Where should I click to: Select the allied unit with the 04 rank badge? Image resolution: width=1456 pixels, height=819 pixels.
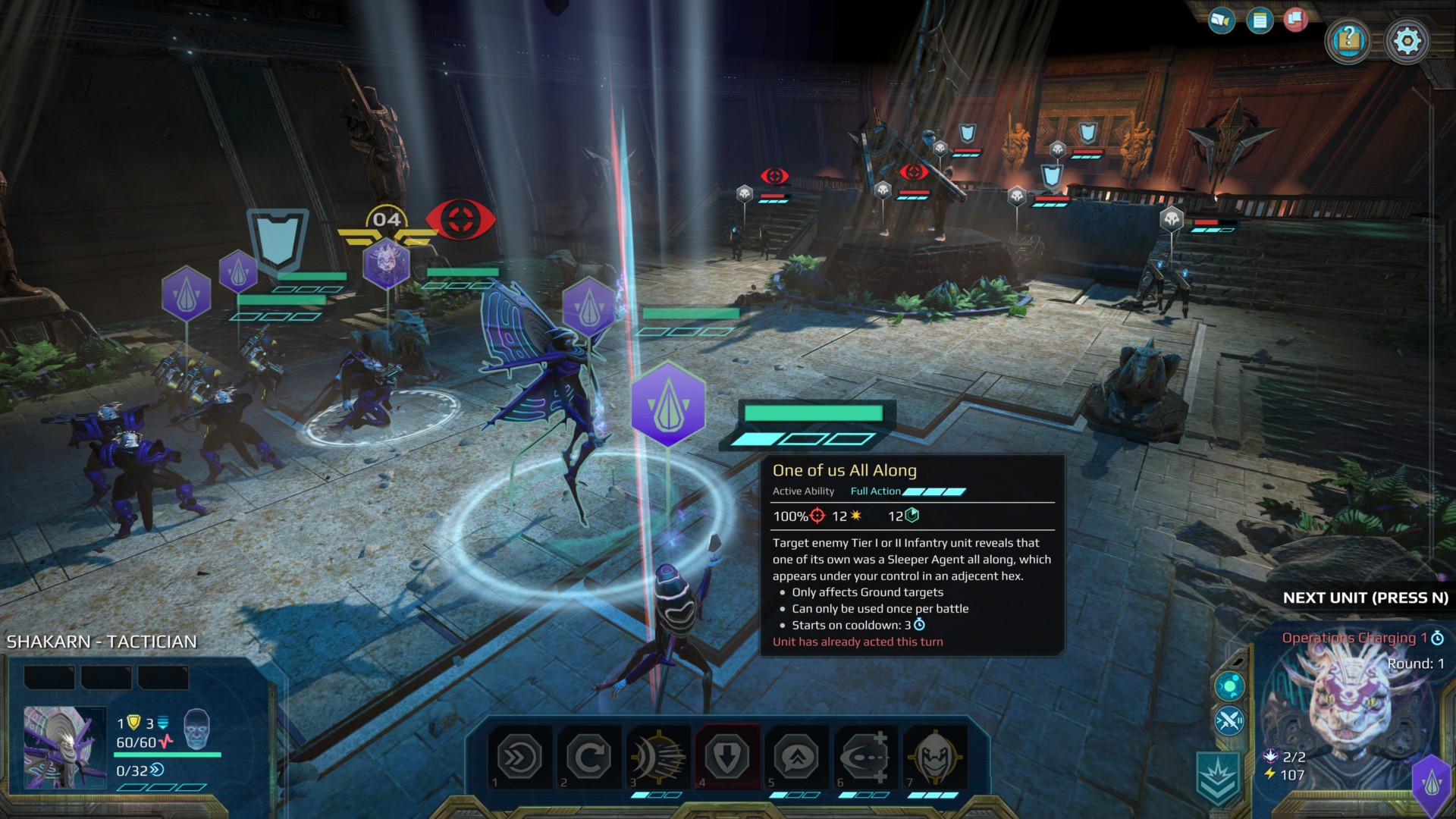click(386, 262)
